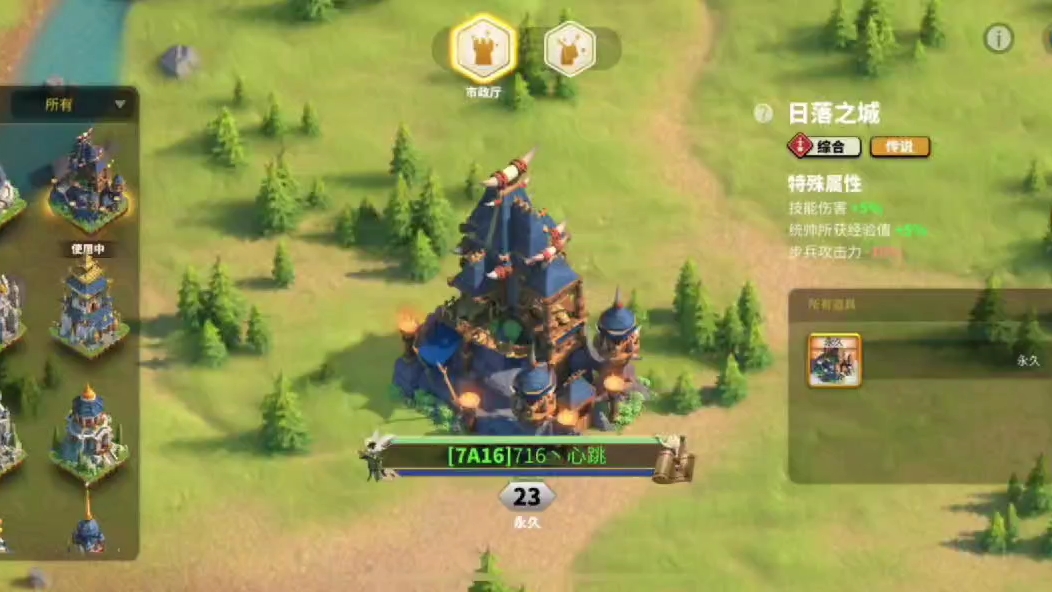
Task: Switch to the second hexagon castle tab
Action: pyautogui.click(x=570, y=49)
